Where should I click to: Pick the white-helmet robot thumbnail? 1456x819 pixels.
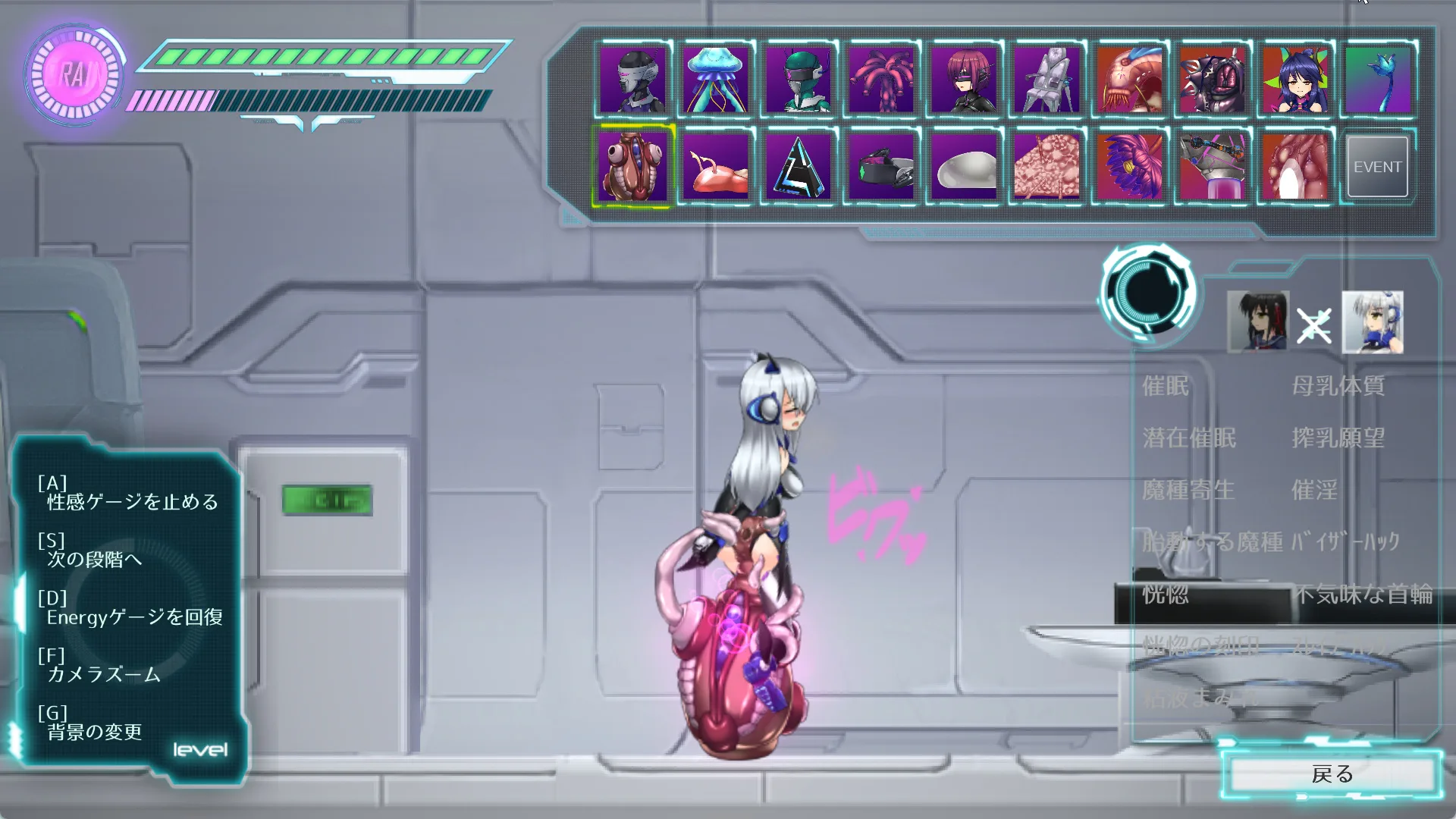coord(632,80)
